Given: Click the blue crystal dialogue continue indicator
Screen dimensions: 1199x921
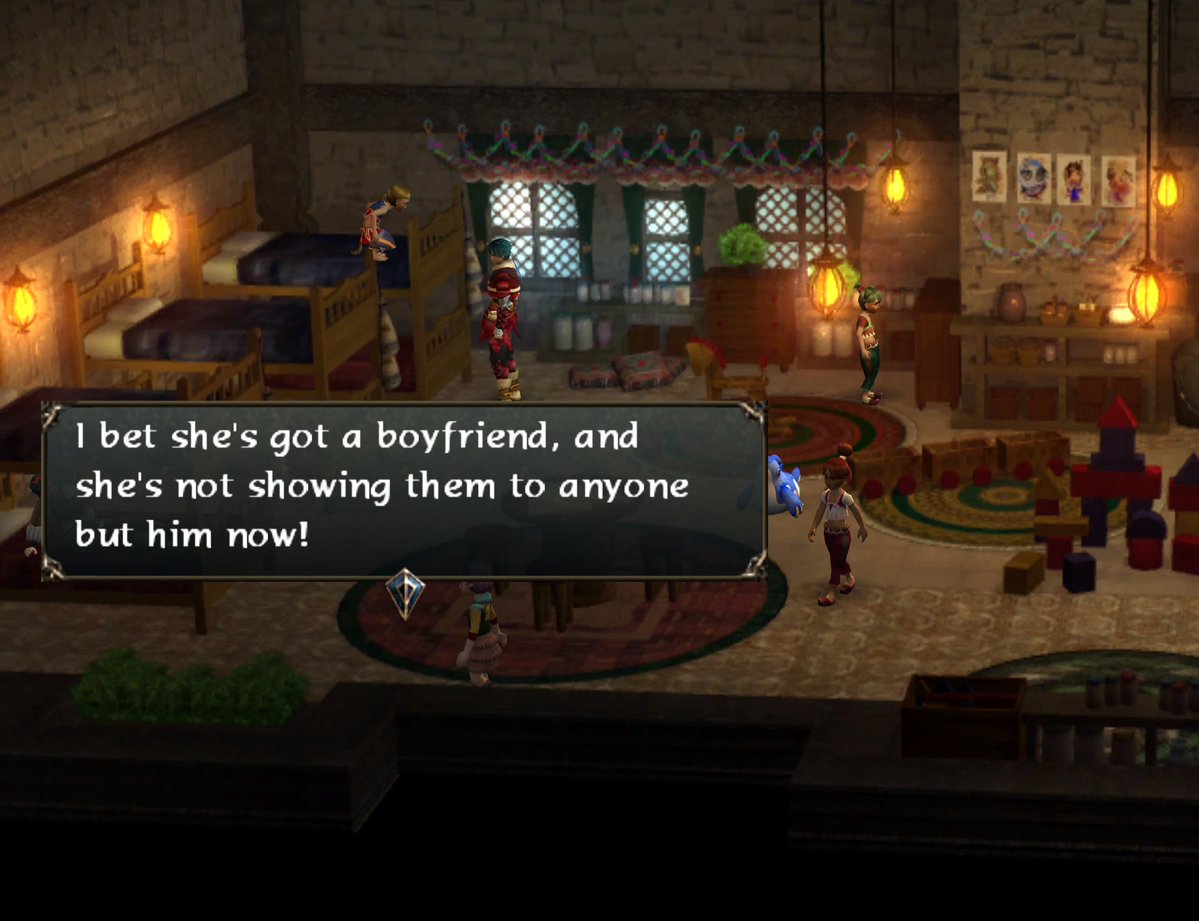Looking at the screenshot, I should point(405,591).
